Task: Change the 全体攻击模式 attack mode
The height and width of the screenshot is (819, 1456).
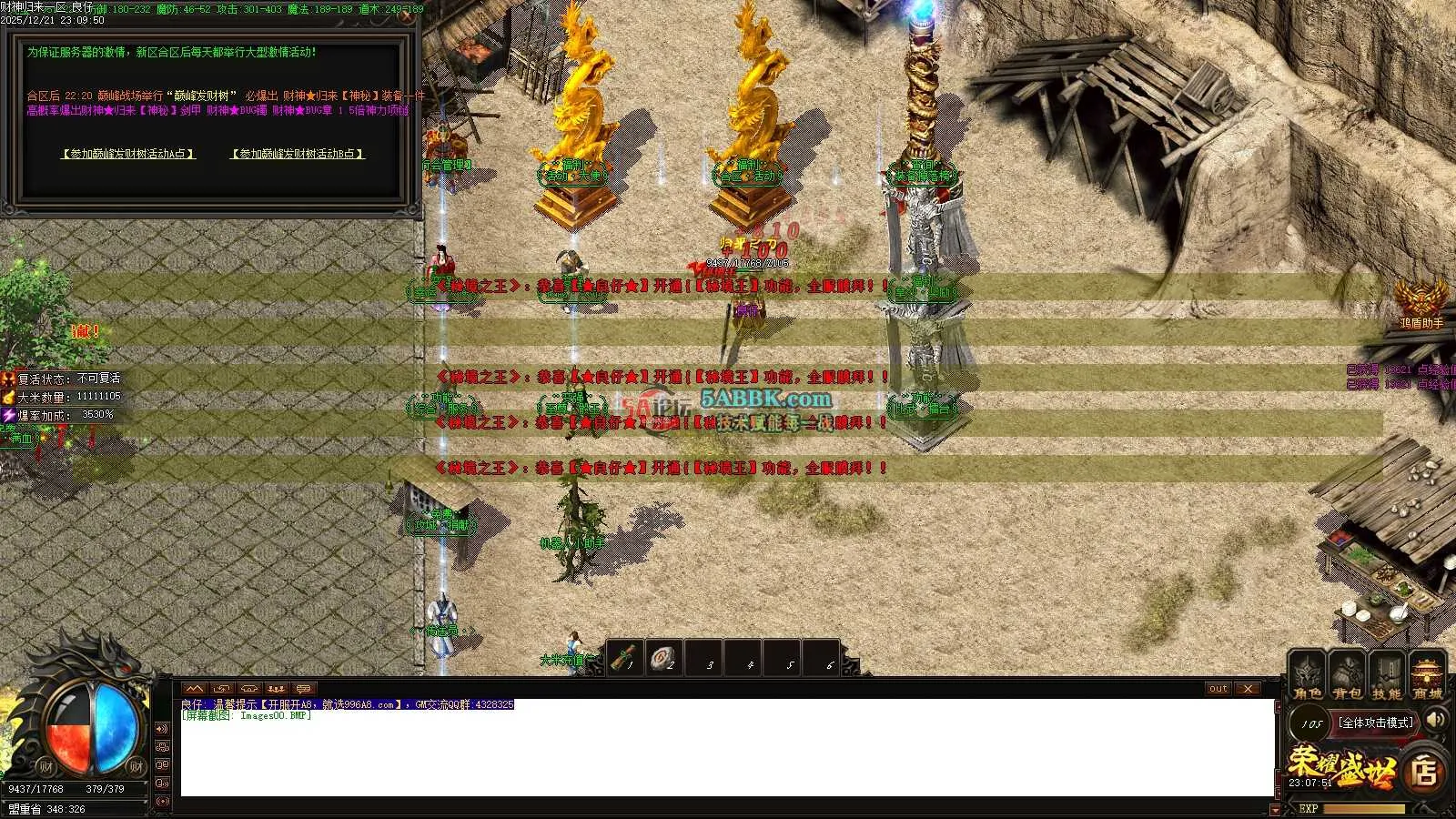Action: [1377, 723]
